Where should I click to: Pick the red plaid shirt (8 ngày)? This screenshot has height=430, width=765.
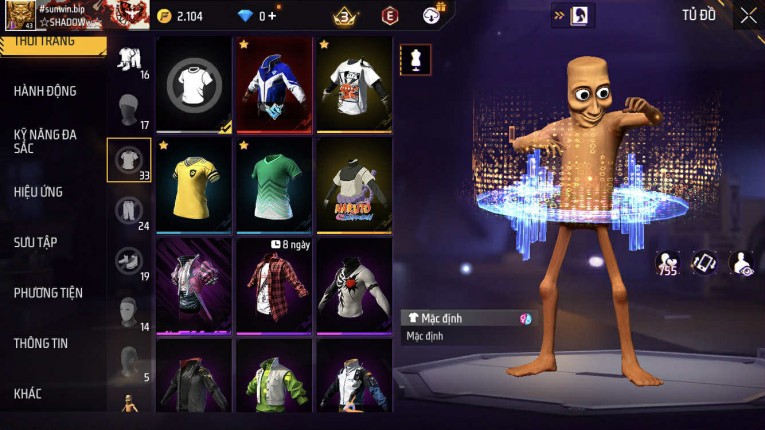click(x=274, y=284)
